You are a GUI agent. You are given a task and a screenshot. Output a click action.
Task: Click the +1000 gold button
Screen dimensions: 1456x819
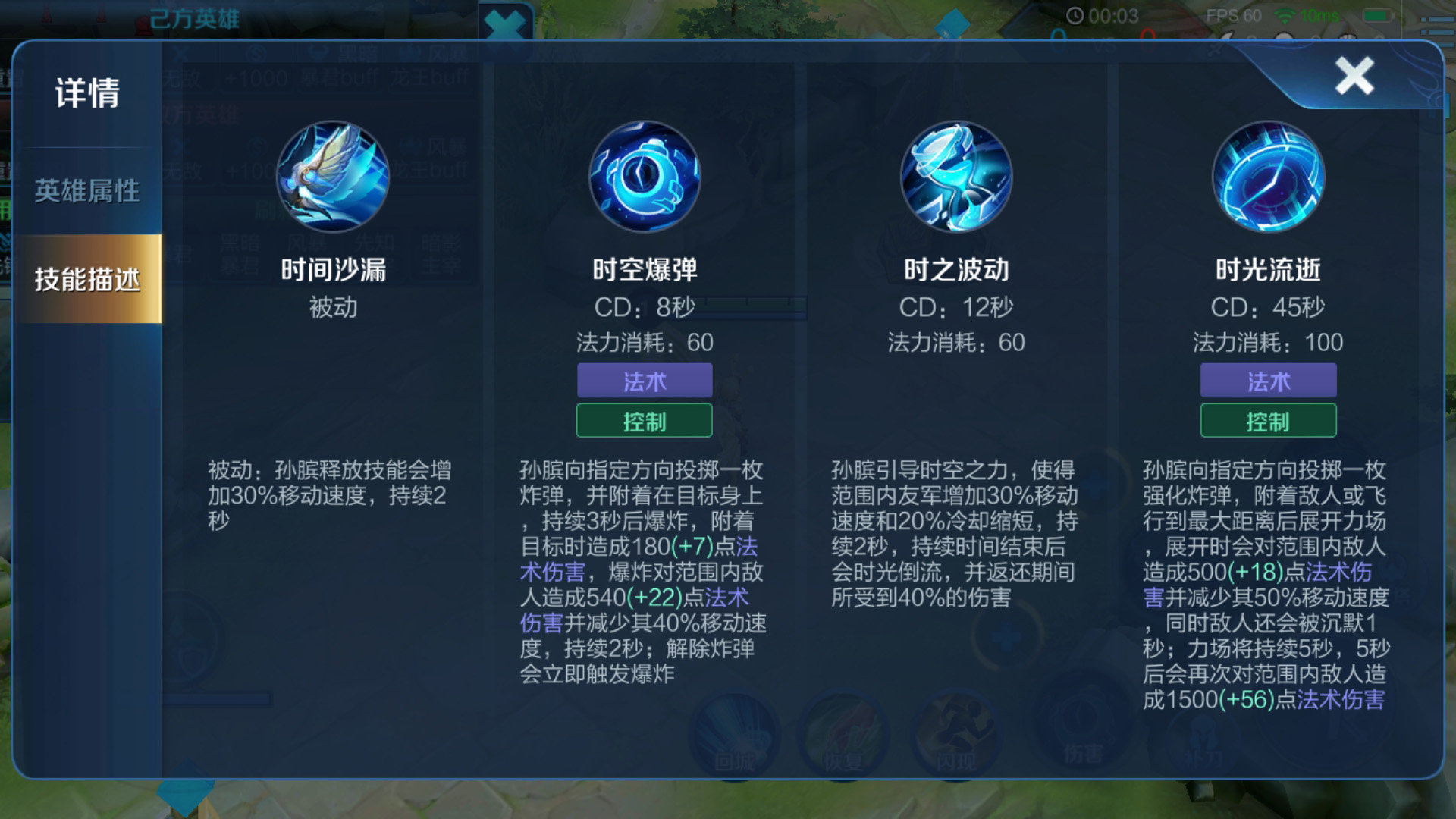click(258, 78)
